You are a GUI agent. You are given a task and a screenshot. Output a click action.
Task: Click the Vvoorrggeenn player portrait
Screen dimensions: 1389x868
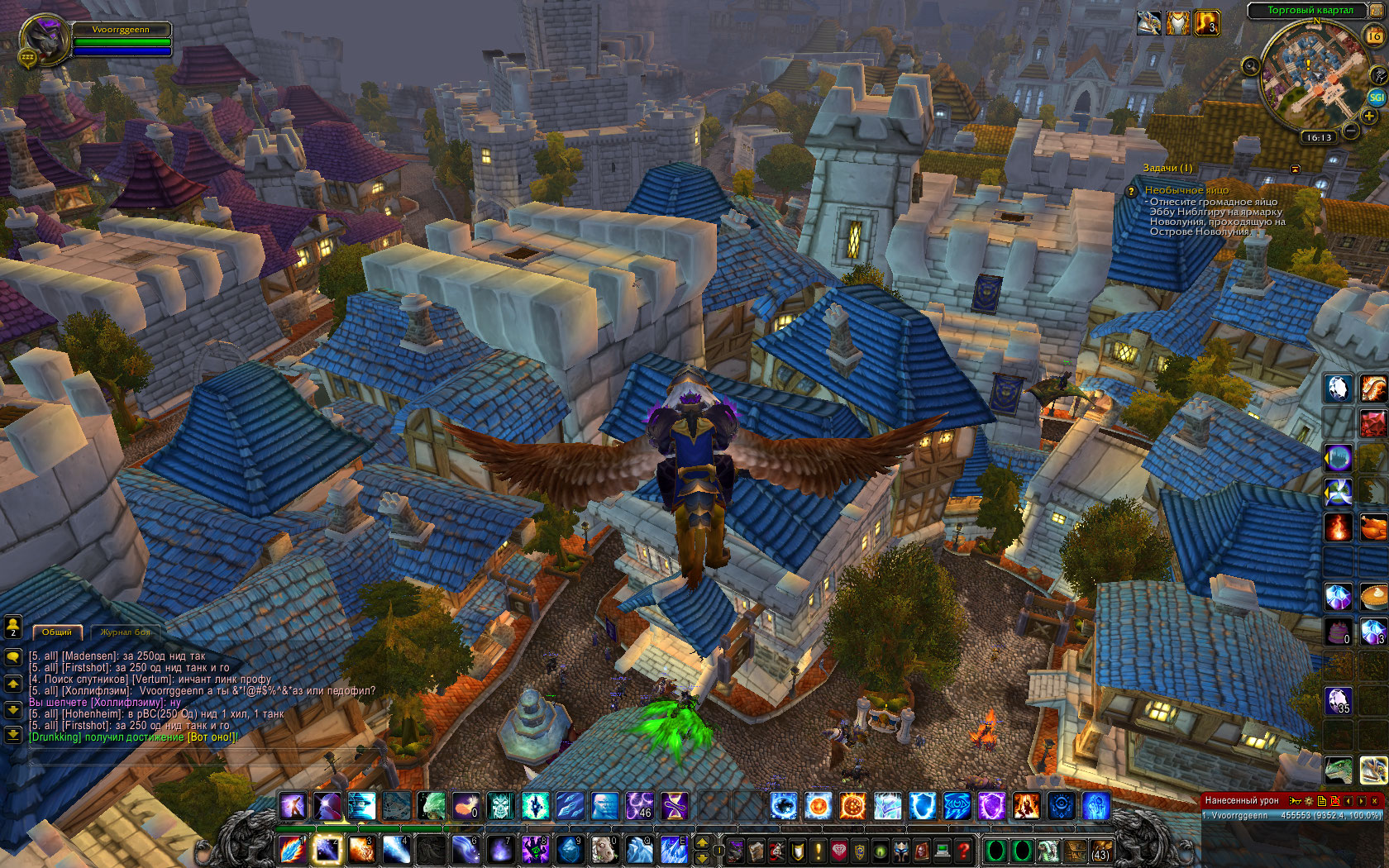click(x=45, y=40)
